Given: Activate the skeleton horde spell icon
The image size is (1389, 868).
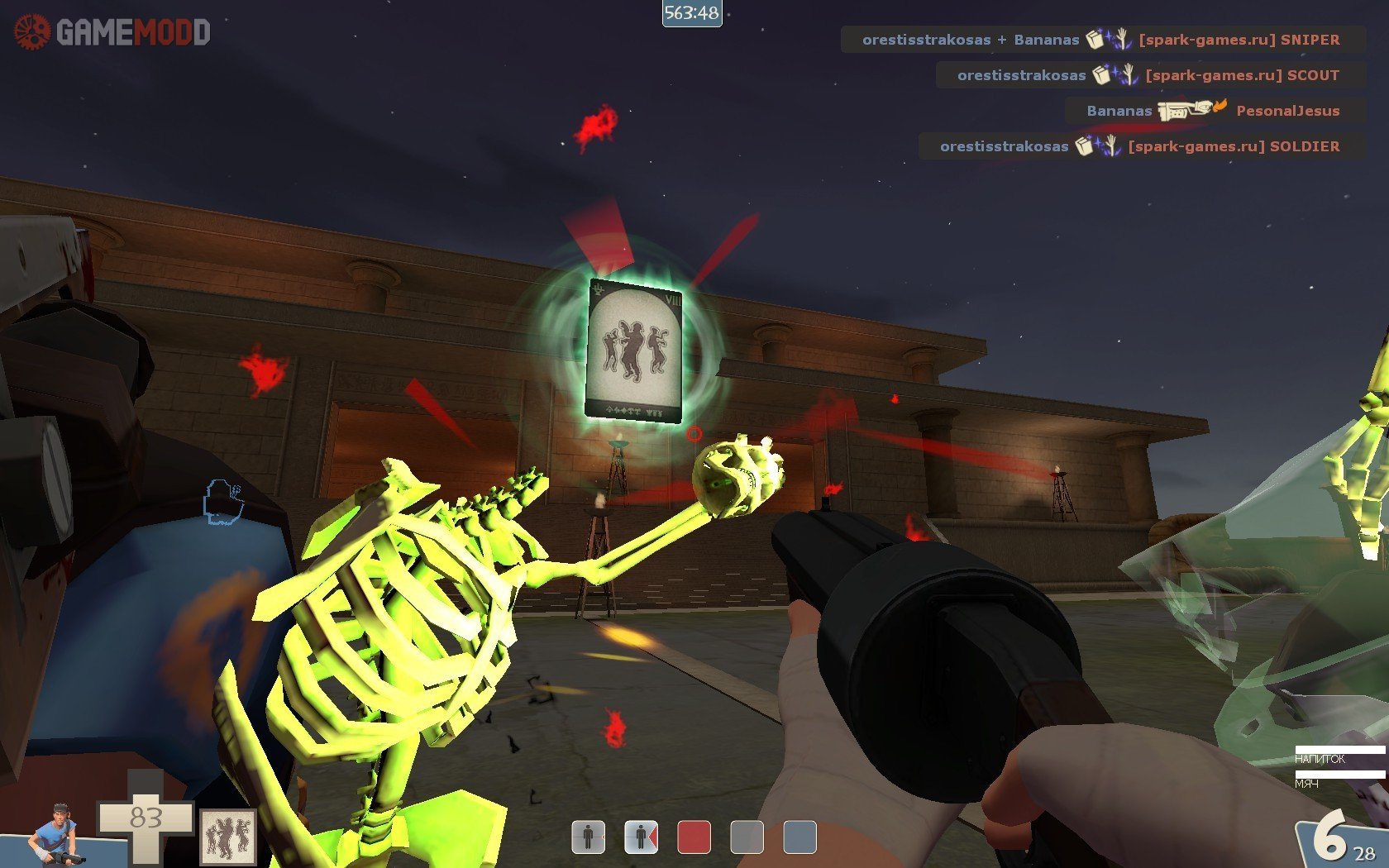Looking at the screenshot, I should pyautogui.click(x=228, y=837).
